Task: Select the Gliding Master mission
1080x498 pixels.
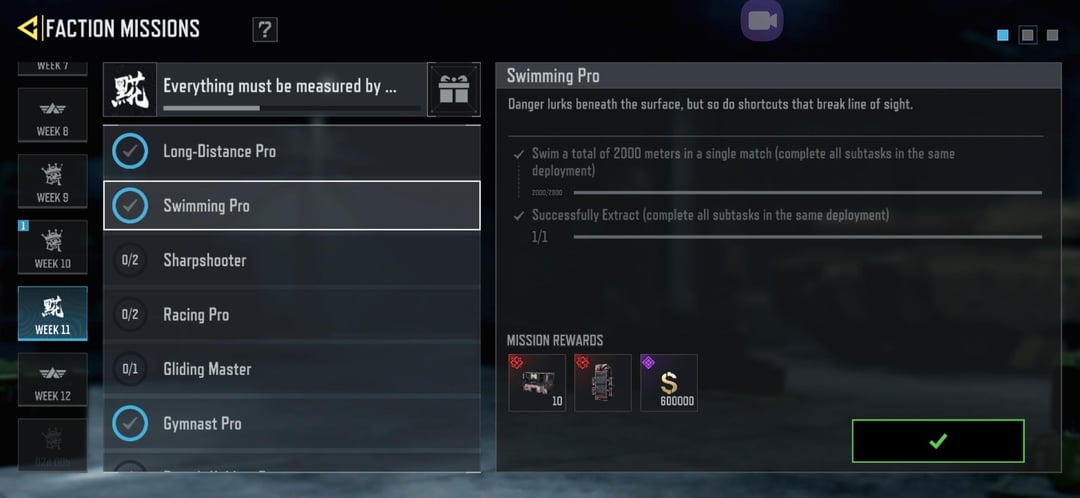Action: (291, 369)
